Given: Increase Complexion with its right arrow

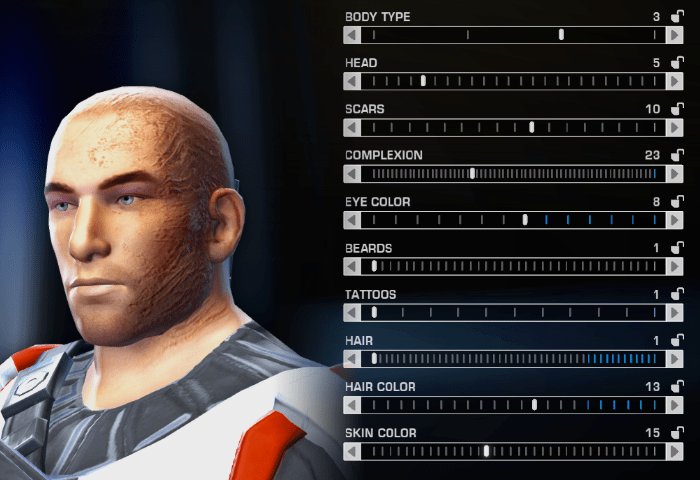Looking at the screenshot, I should 676,174.
